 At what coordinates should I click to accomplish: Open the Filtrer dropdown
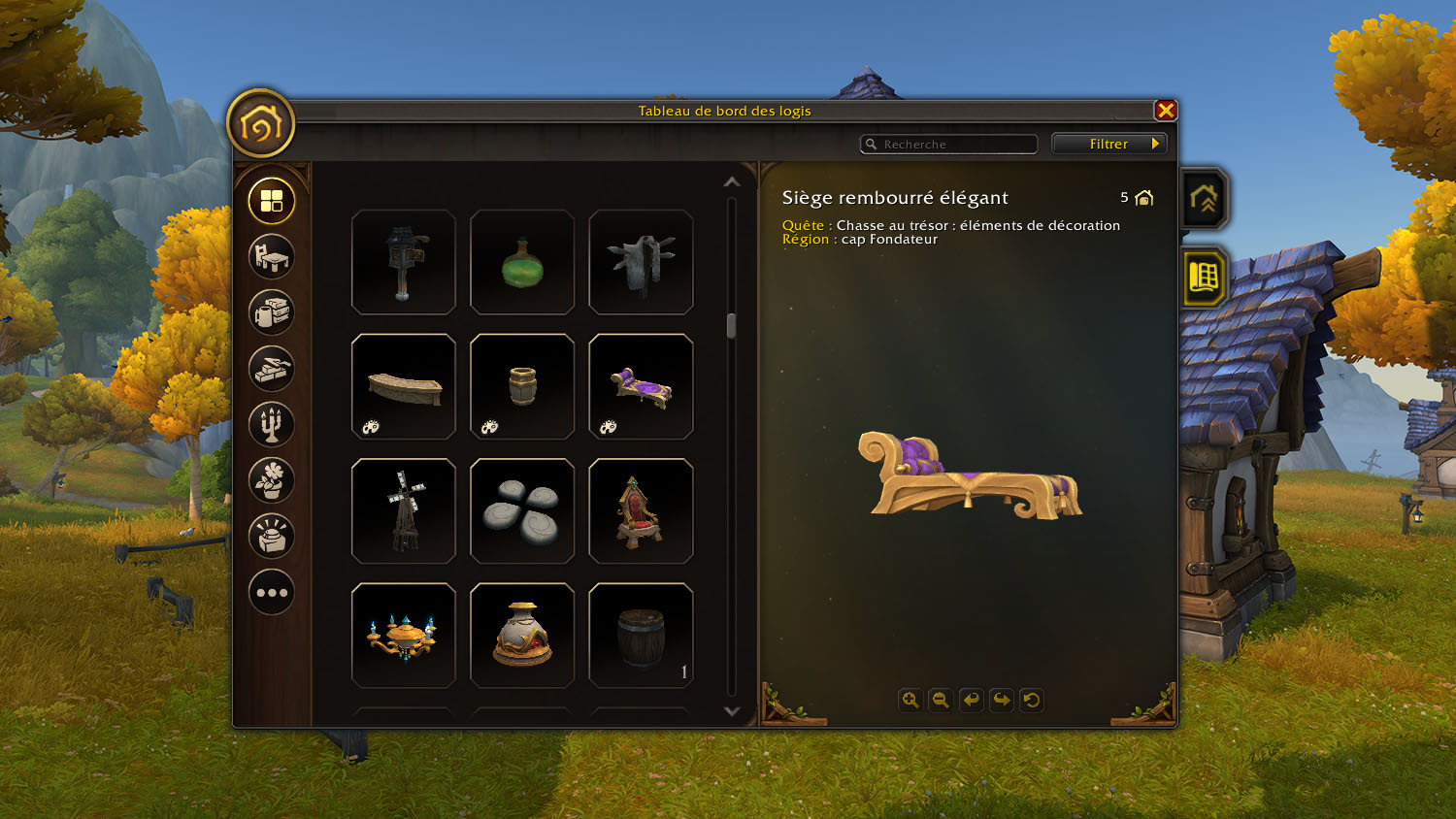coord(1109,144)
